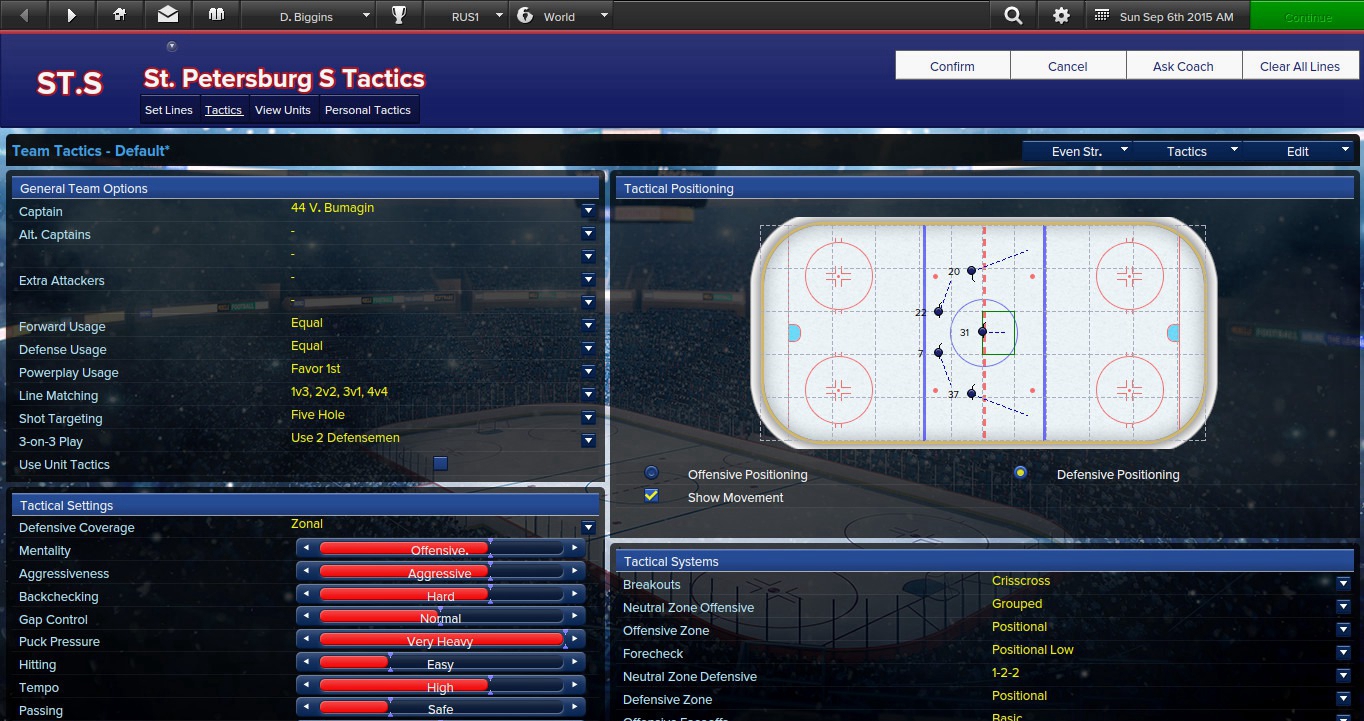Screen dimensions: 1364x721
Task: Open the View Units tab
Action: click(x=282, y=110)
